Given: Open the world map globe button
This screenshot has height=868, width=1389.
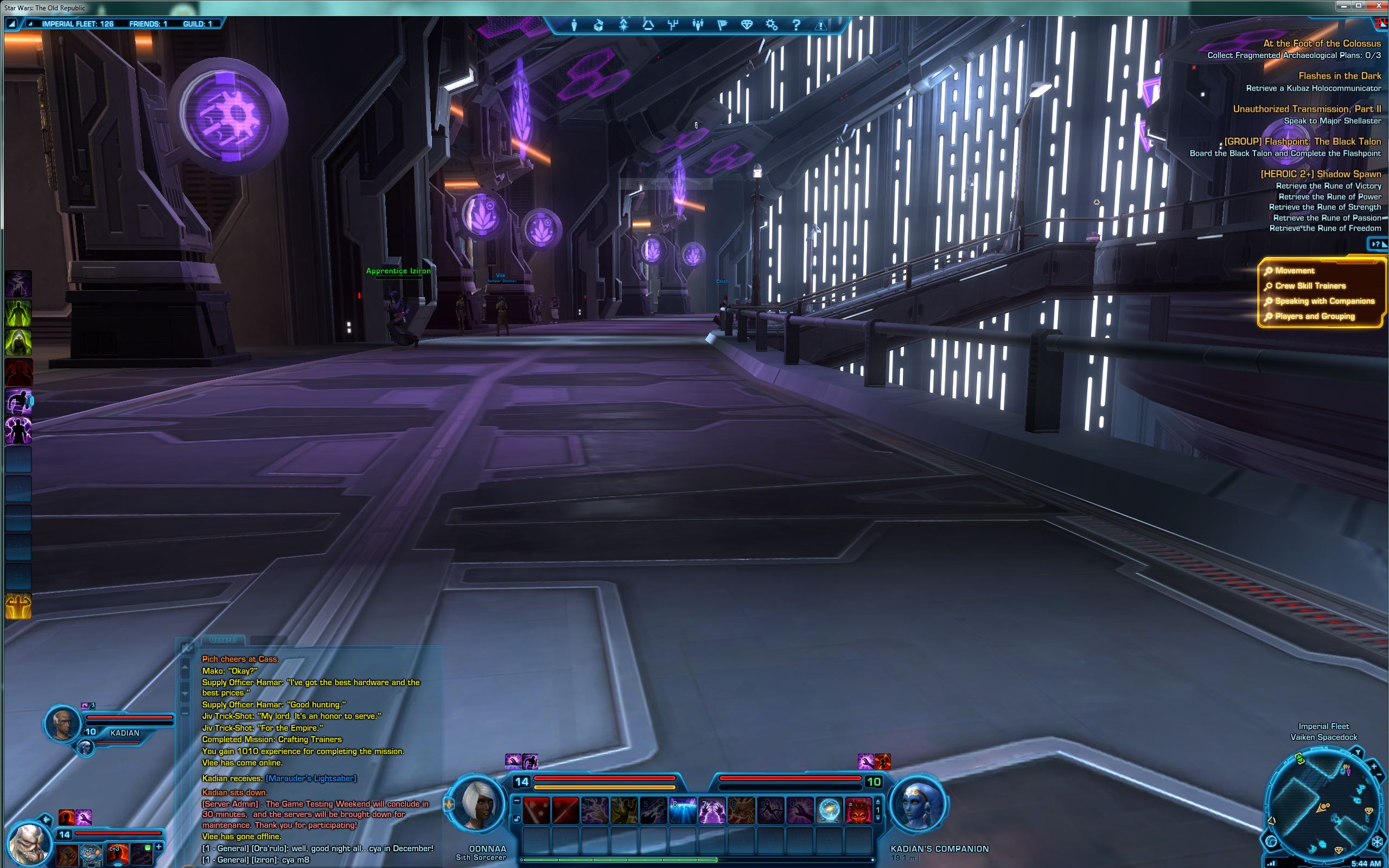Looking at the screenshot, I should (1271, 841).
